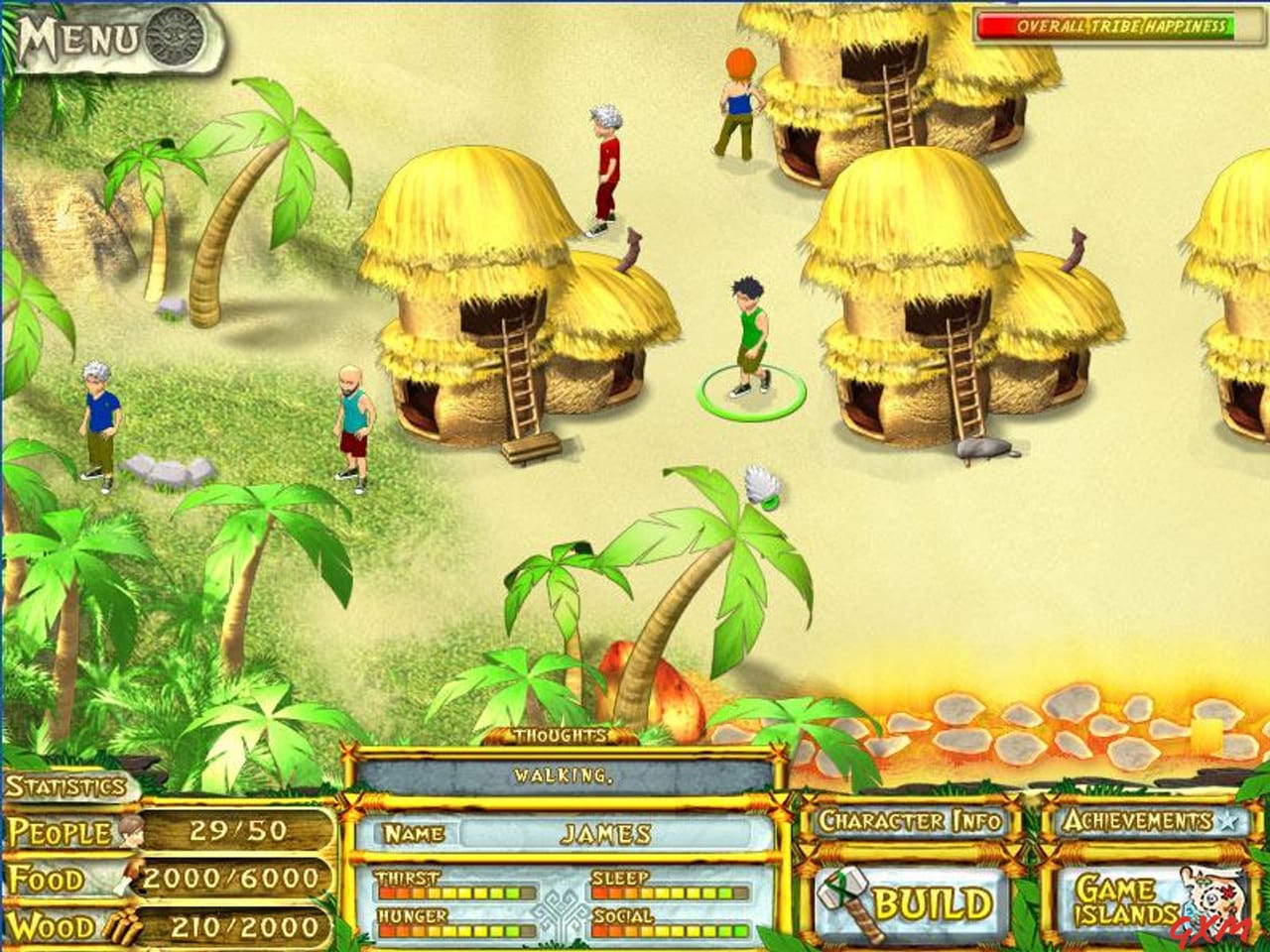Click the Food drumstick icon in Statistics
This screenshot has width=1270, height=952.
point(129,877)
